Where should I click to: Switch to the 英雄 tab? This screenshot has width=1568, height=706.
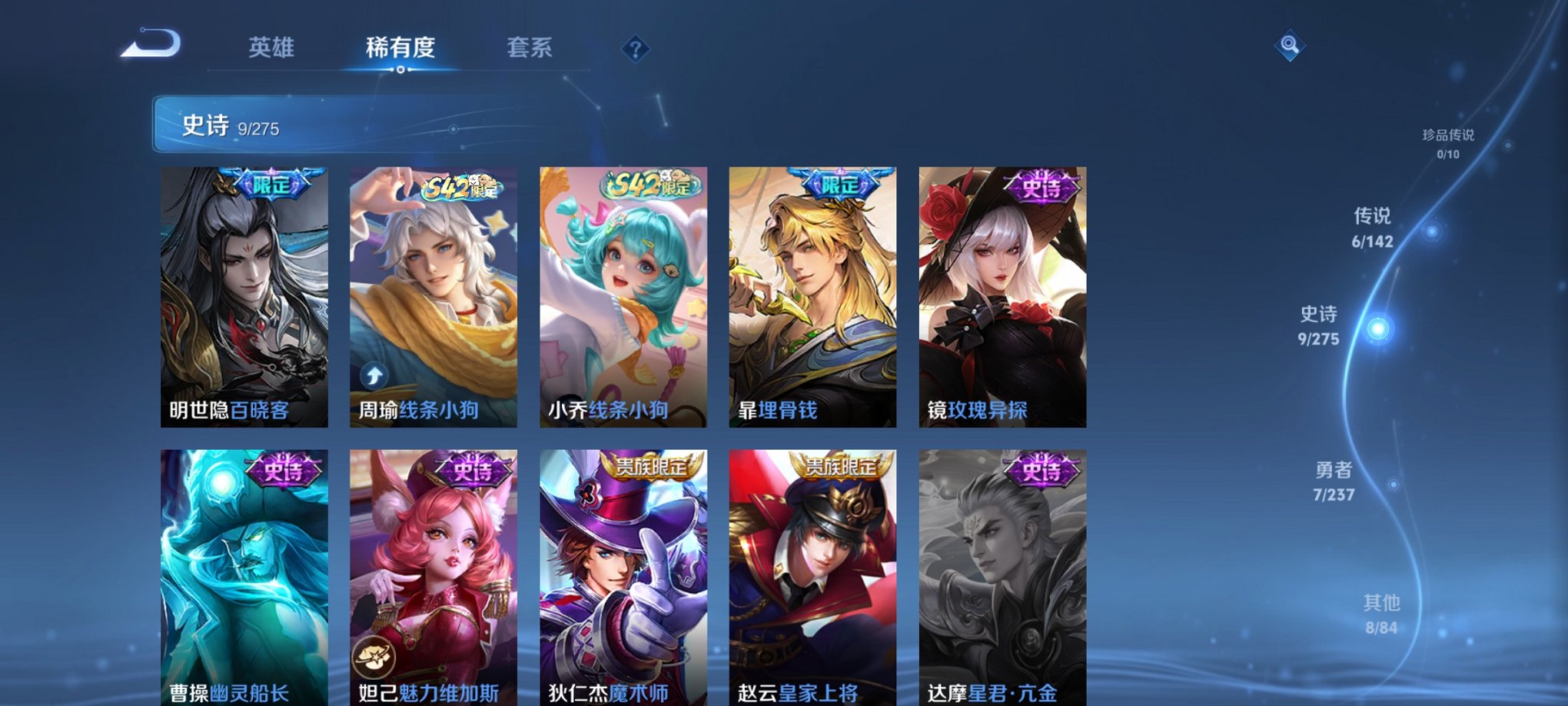point(270,48)
